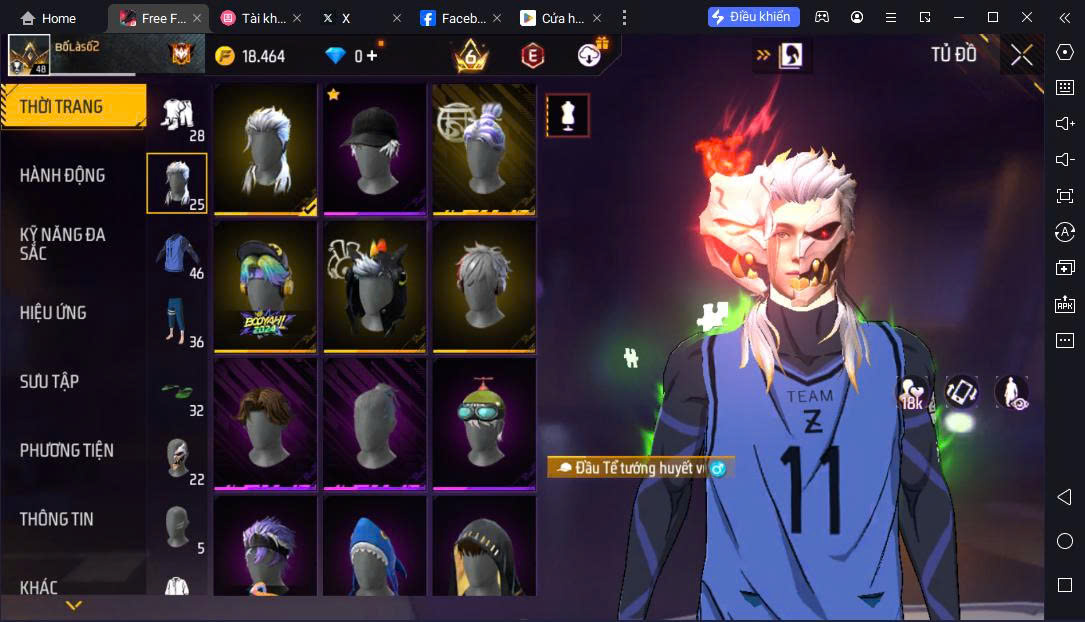
Task: Show the green shoes subcategory
Action: point(178,393)
